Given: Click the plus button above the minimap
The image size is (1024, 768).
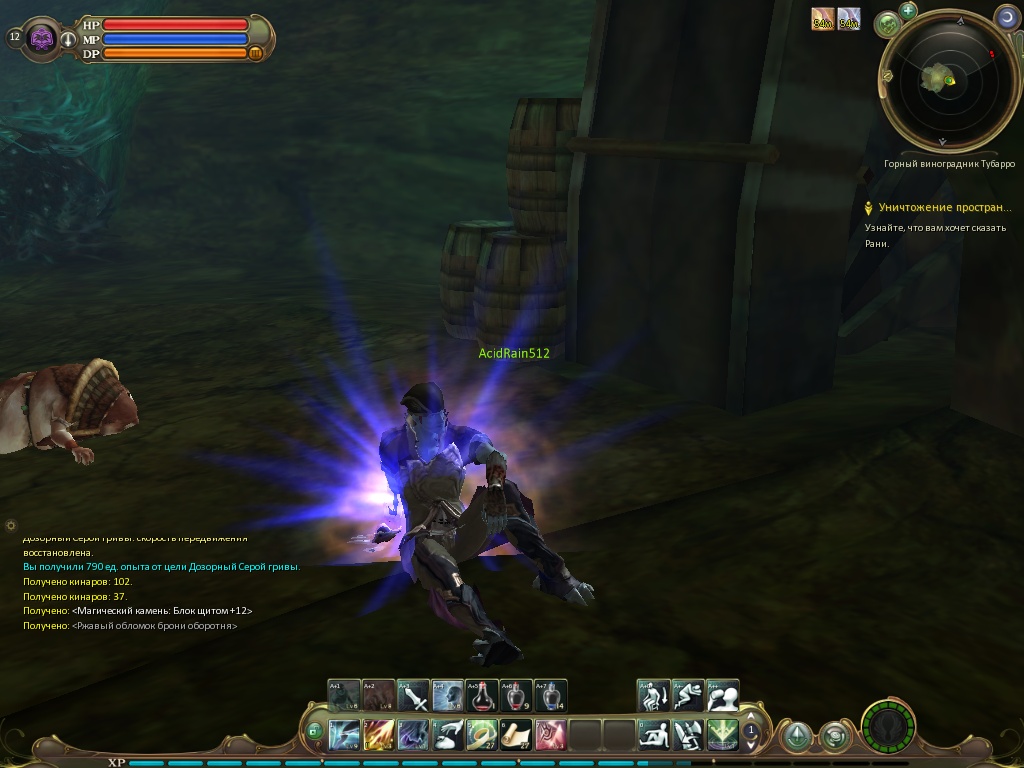Looking at the screenshot, I should 908,11.
